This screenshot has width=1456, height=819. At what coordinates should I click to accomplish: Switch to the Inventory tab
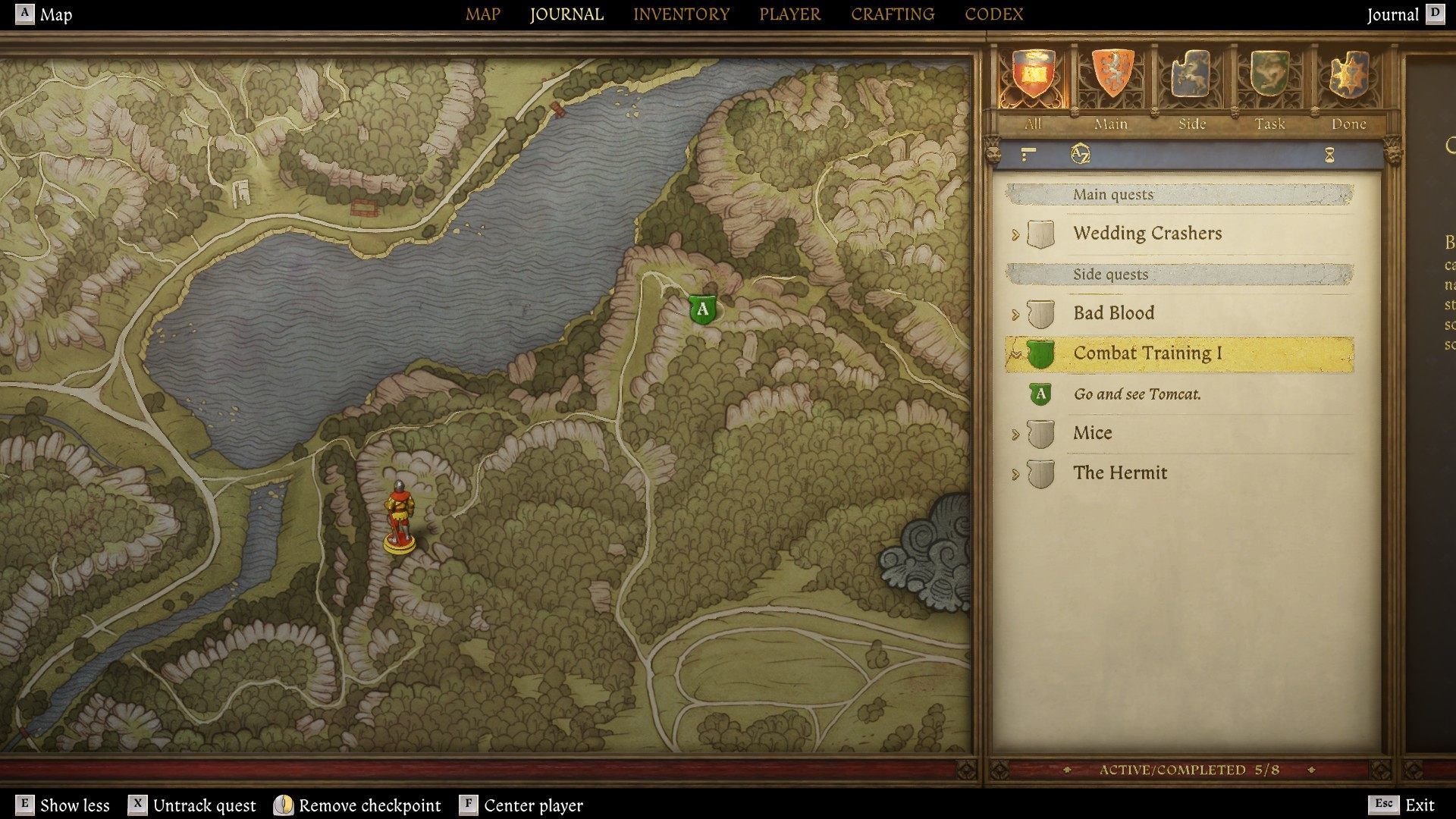(x=681, y=14)
